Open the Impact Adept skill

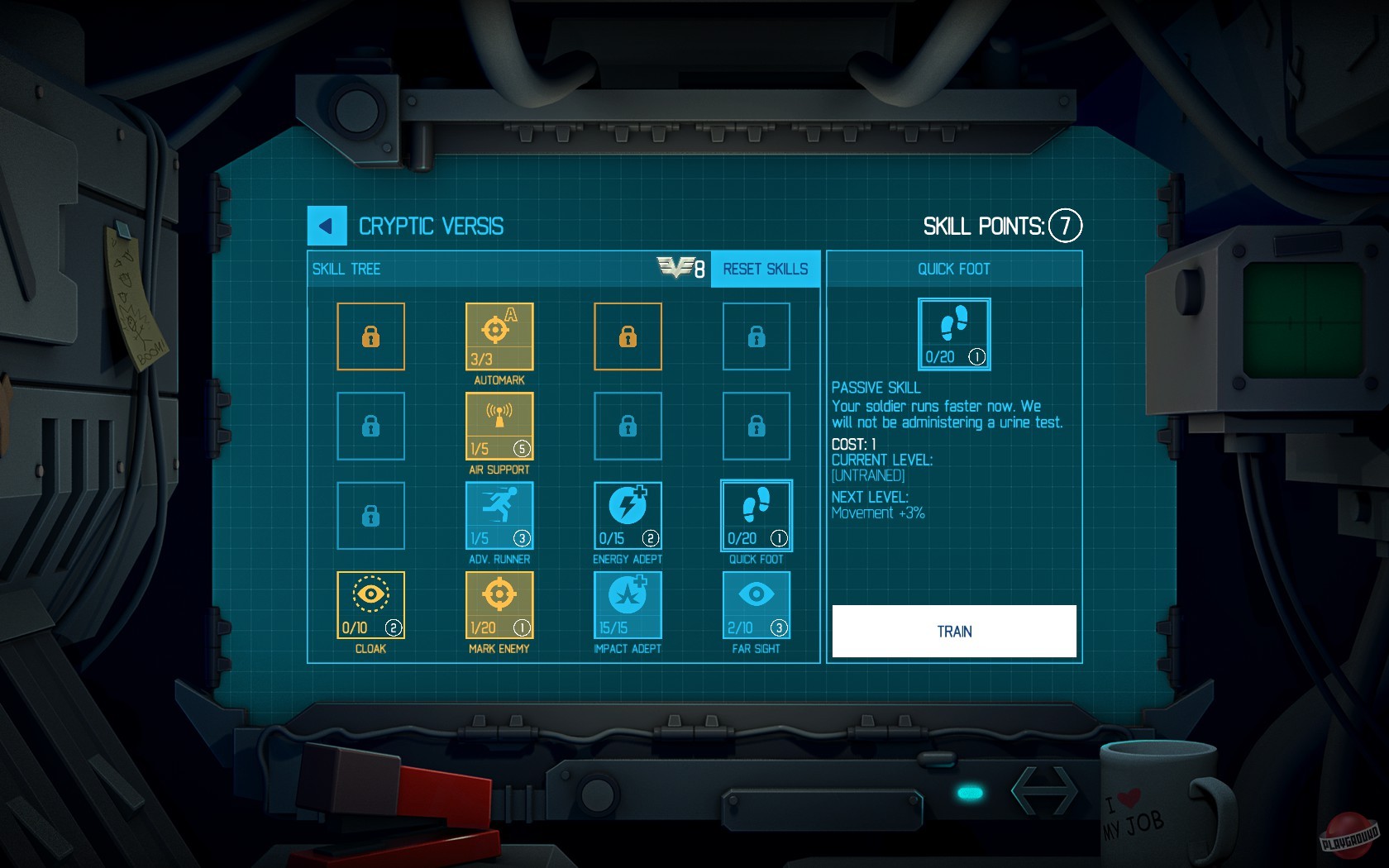point(628,605)
